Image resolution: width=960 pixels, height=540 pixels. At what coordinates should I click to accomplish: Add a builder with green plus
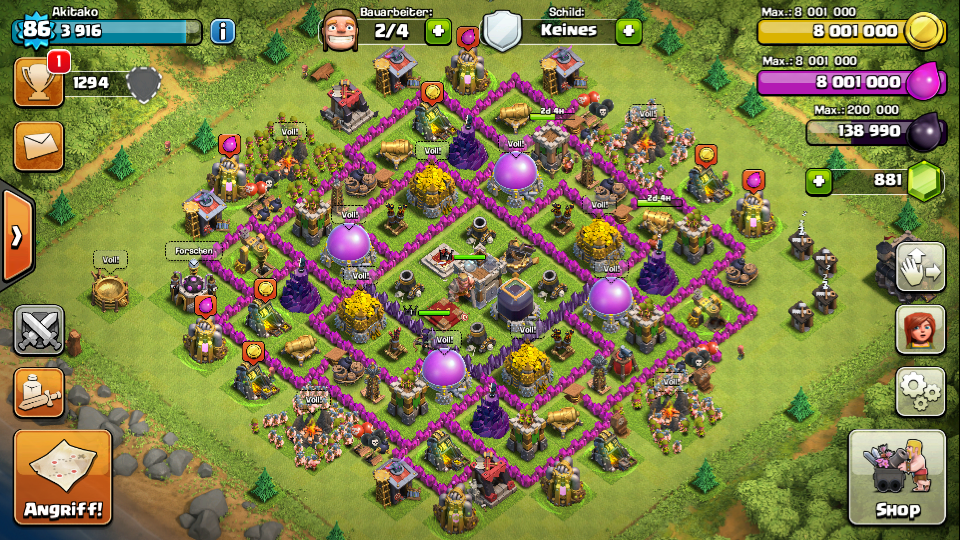[x=438, y=31]
